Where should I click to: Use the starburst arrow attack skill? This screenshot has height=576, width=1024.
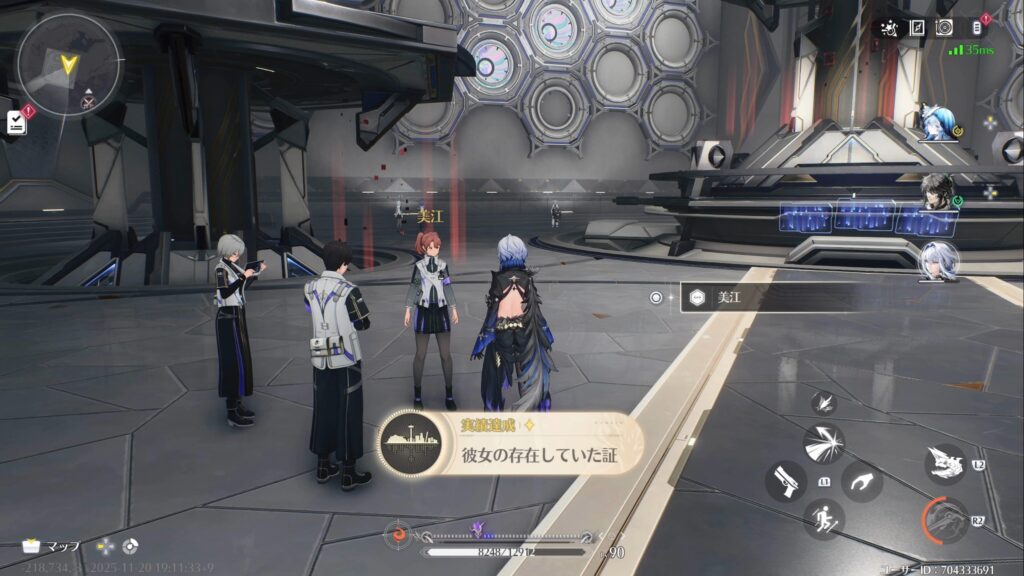coord(823,443)
